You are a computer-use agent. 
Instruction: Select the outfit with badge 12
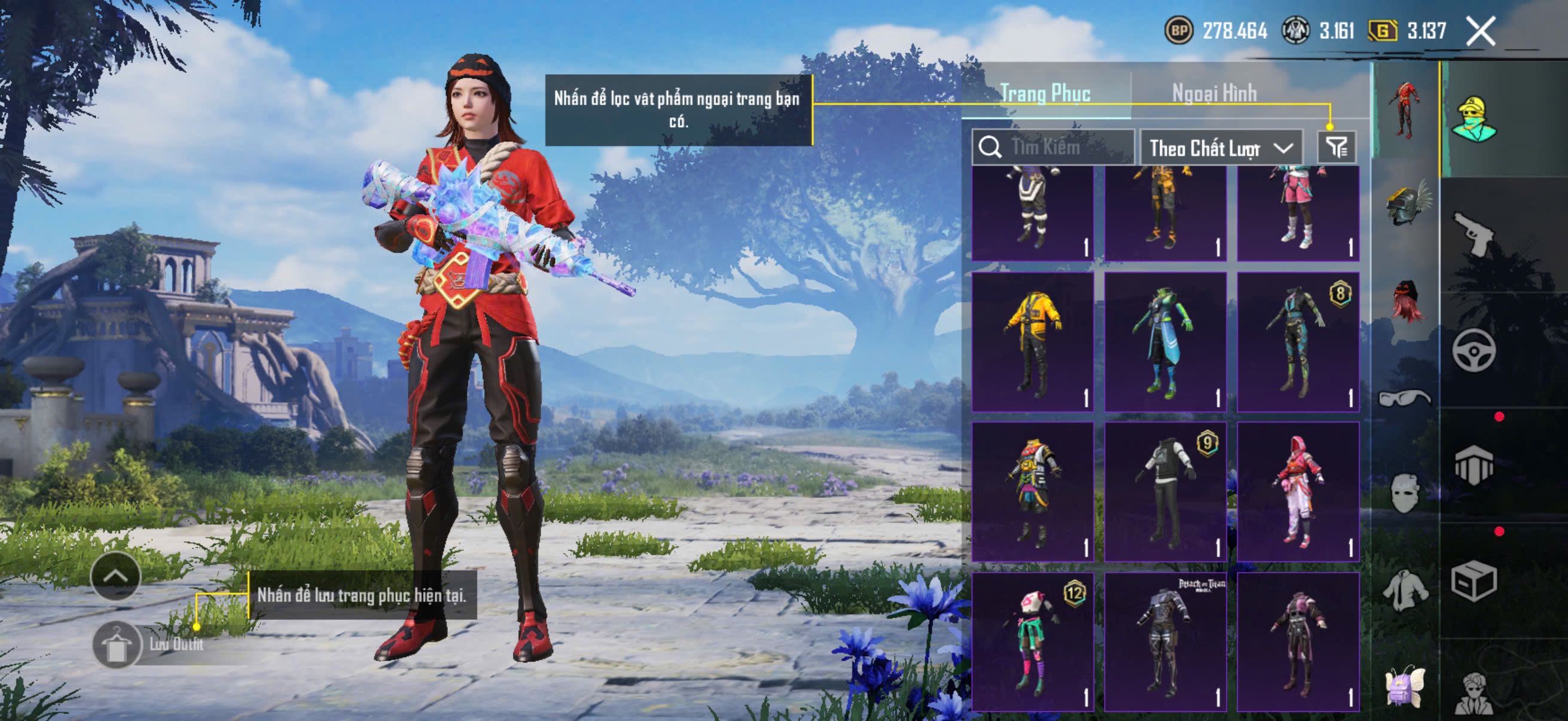pyautogui.click(x=1032, y=641)
